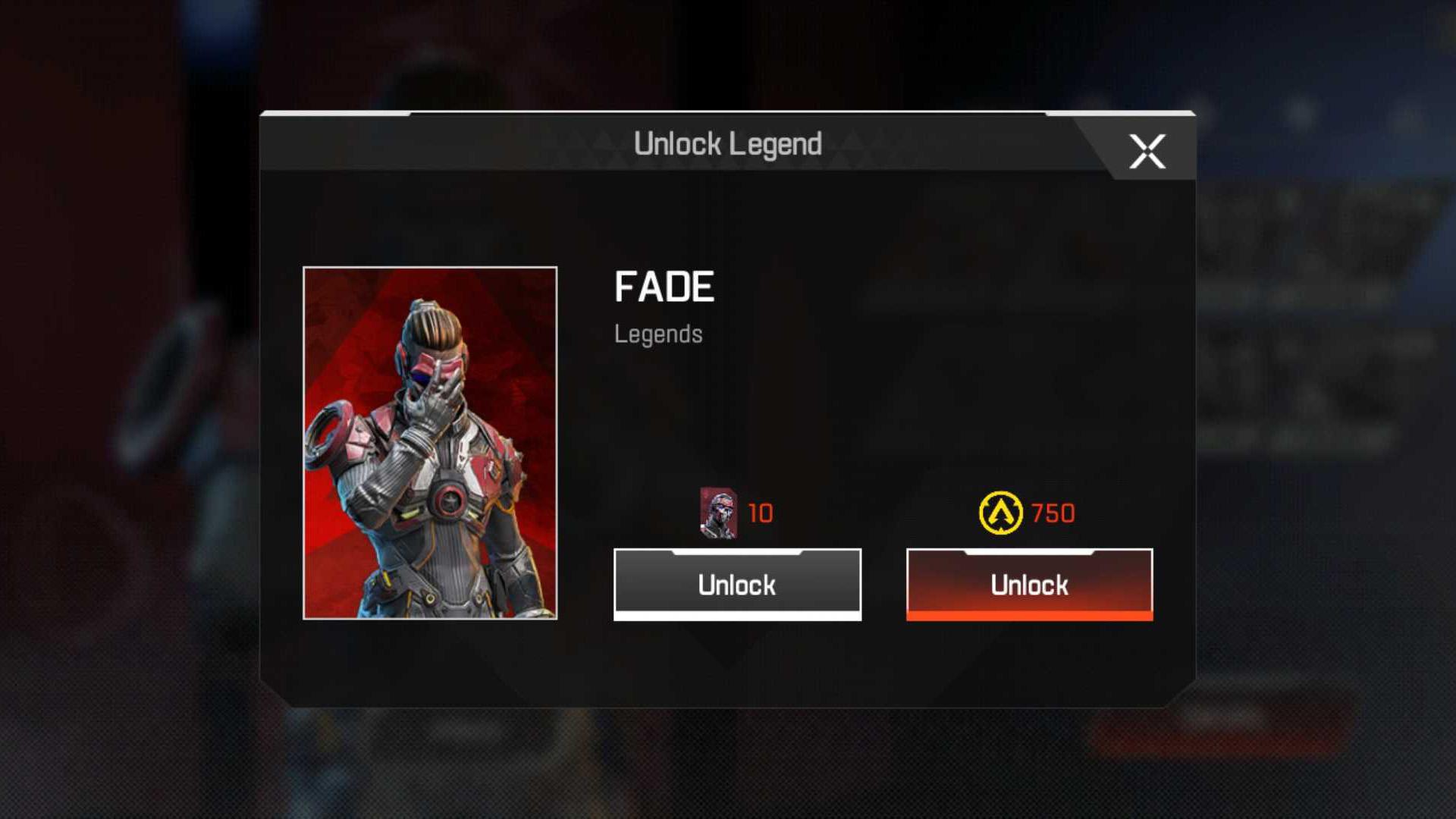Click the 10 token price label
Viewport: 1456px width, 819px height.
[761, 514]
